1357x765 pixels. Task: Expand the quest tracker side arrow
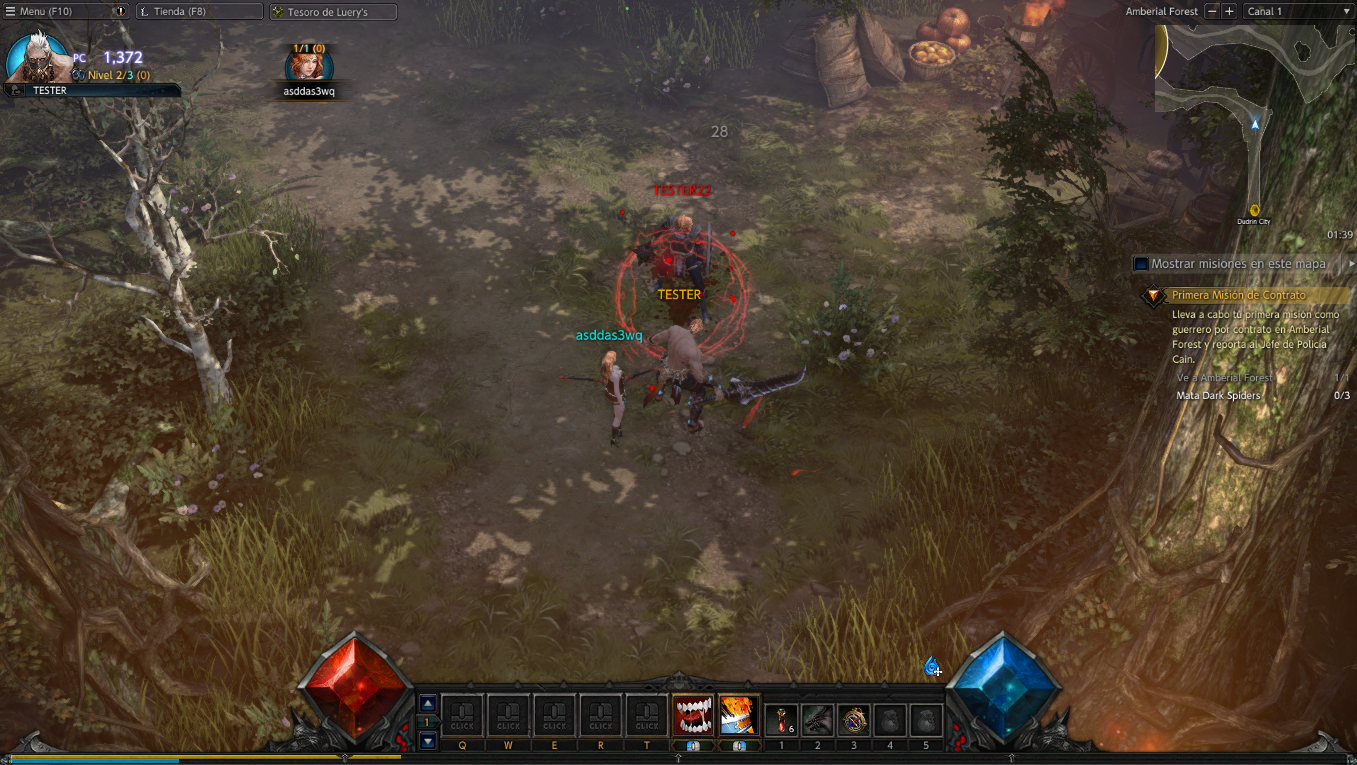[x=1351, y=264]
